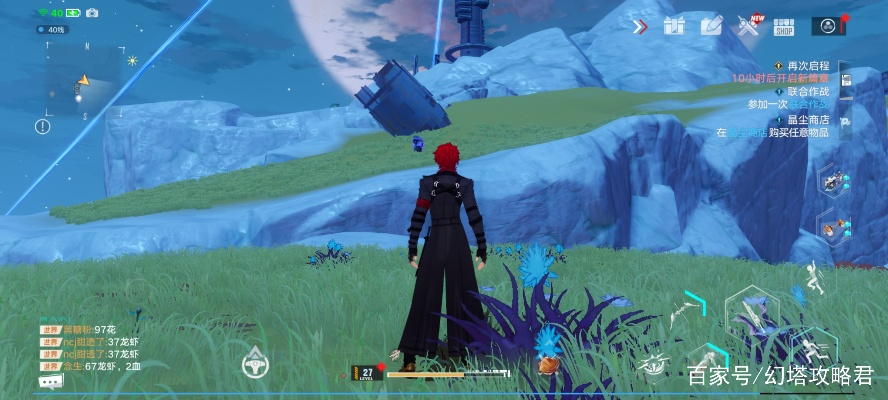The width and height of the screenshot is (888, 400).
Task: Click the camera screenshot icon
Action: click(x=92, y=13)
